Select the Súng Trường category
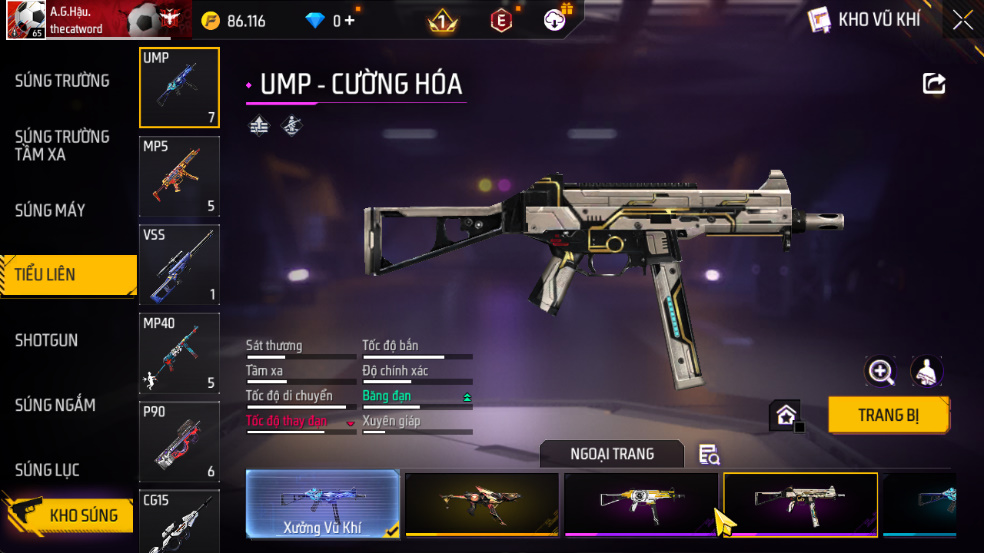The image size is (984, 553). pos(62,81)
